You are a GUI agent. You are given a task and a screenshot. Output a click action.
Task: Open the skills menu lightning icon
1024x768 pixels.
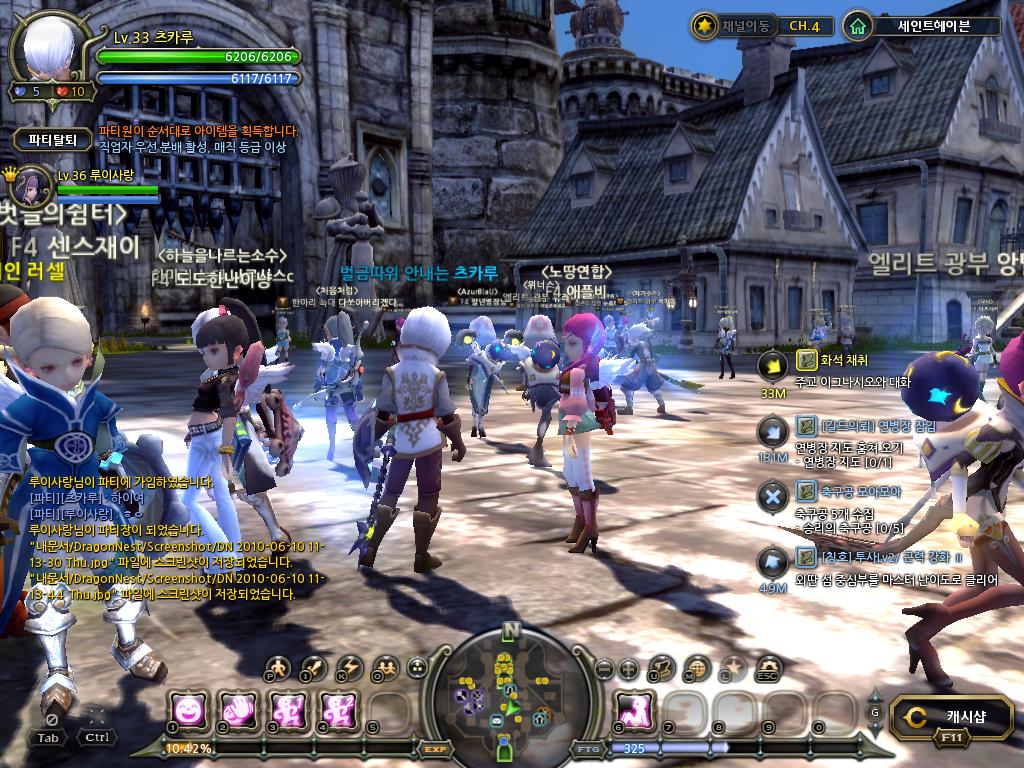[x=349, y=667]
